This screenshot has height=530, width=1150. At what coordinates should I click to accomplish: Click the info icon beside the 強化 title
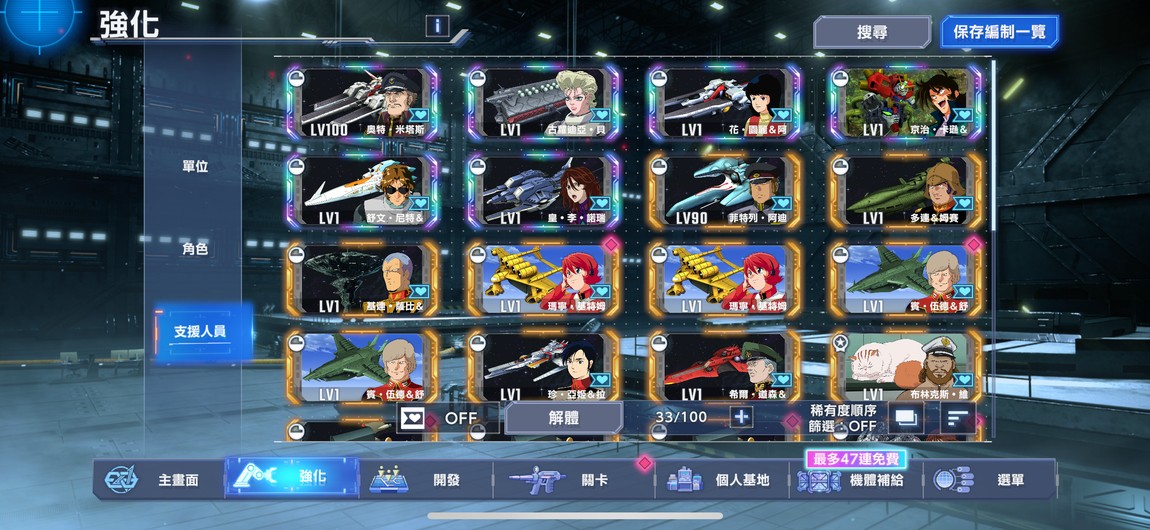point(436,26)
